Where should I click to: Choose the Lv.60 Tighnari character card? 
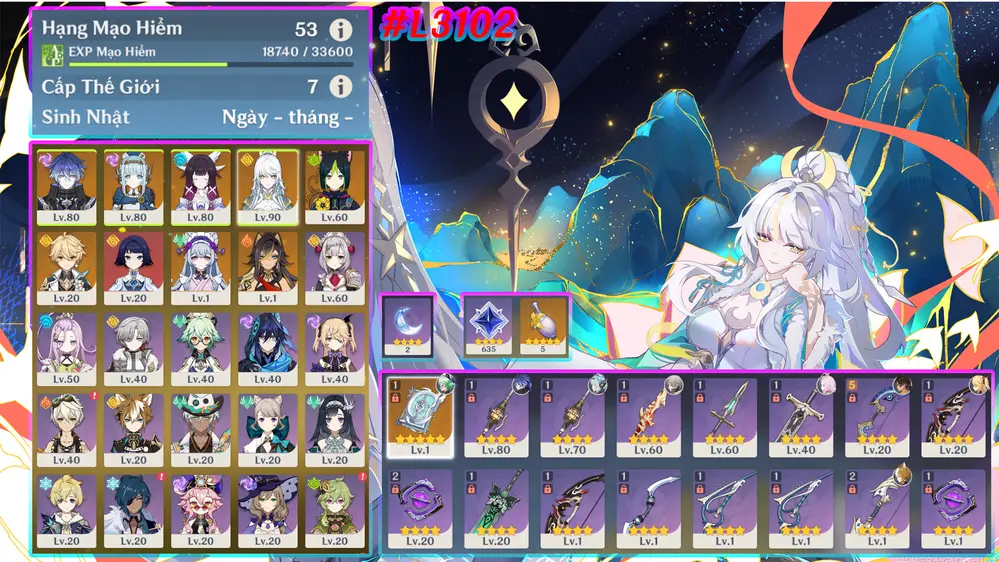click(335, 186)
